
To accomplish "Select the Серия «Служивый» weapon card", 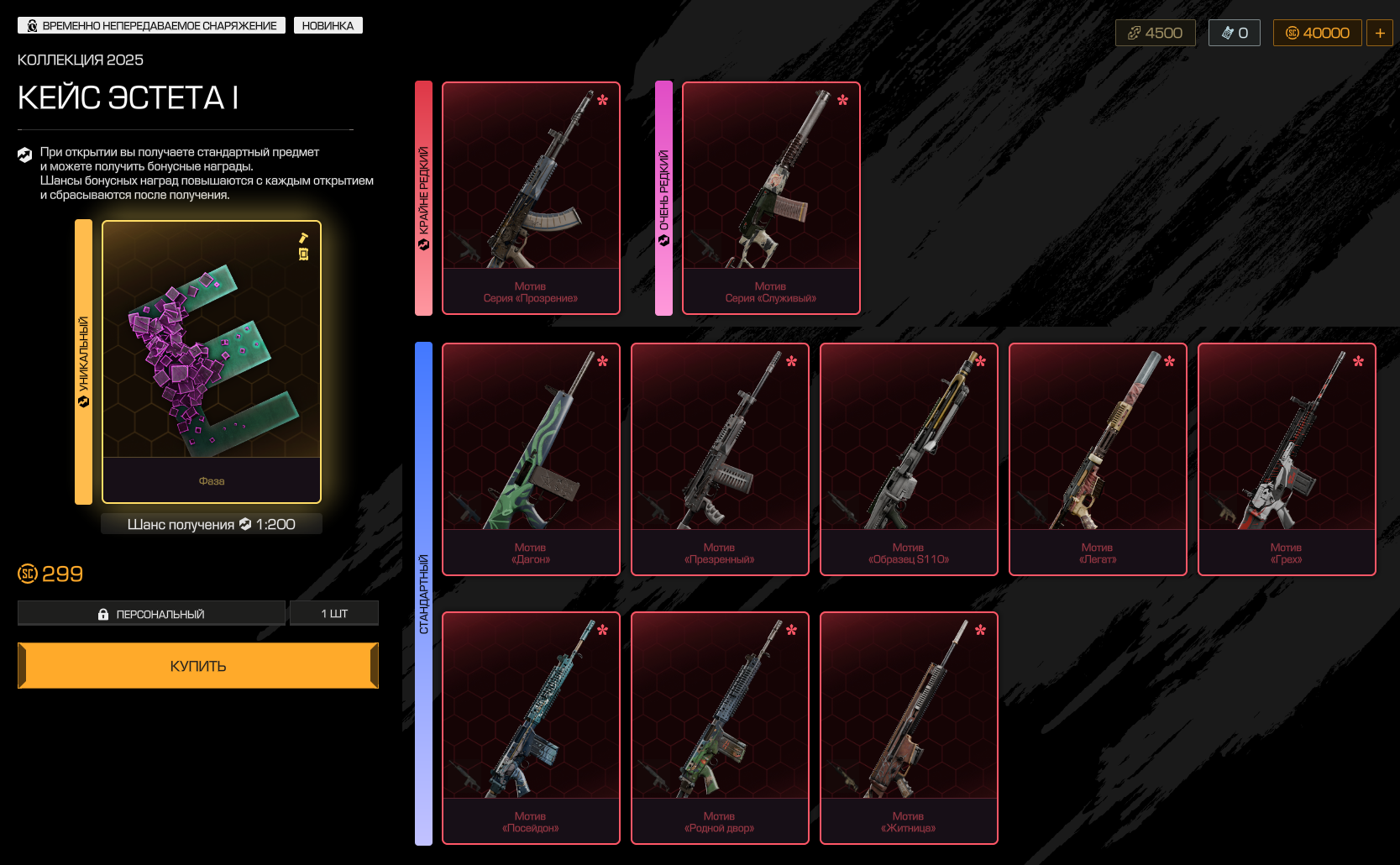I will 771,198.
